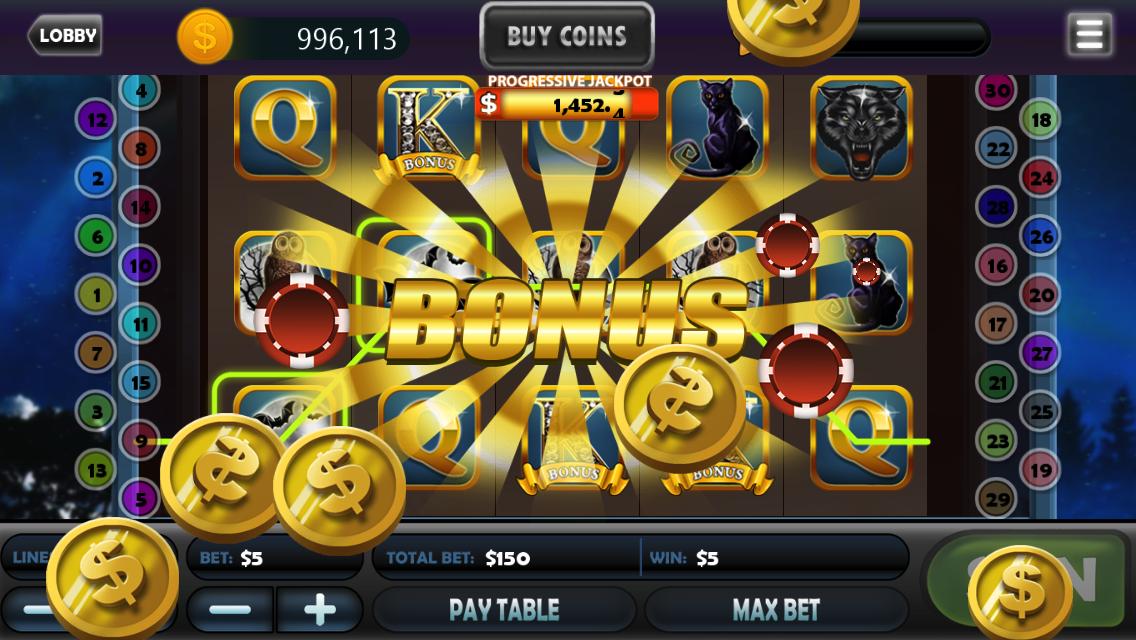
Task: Increase the bet with the plus button
Action: pyautogui.click(x=319, y=609)
